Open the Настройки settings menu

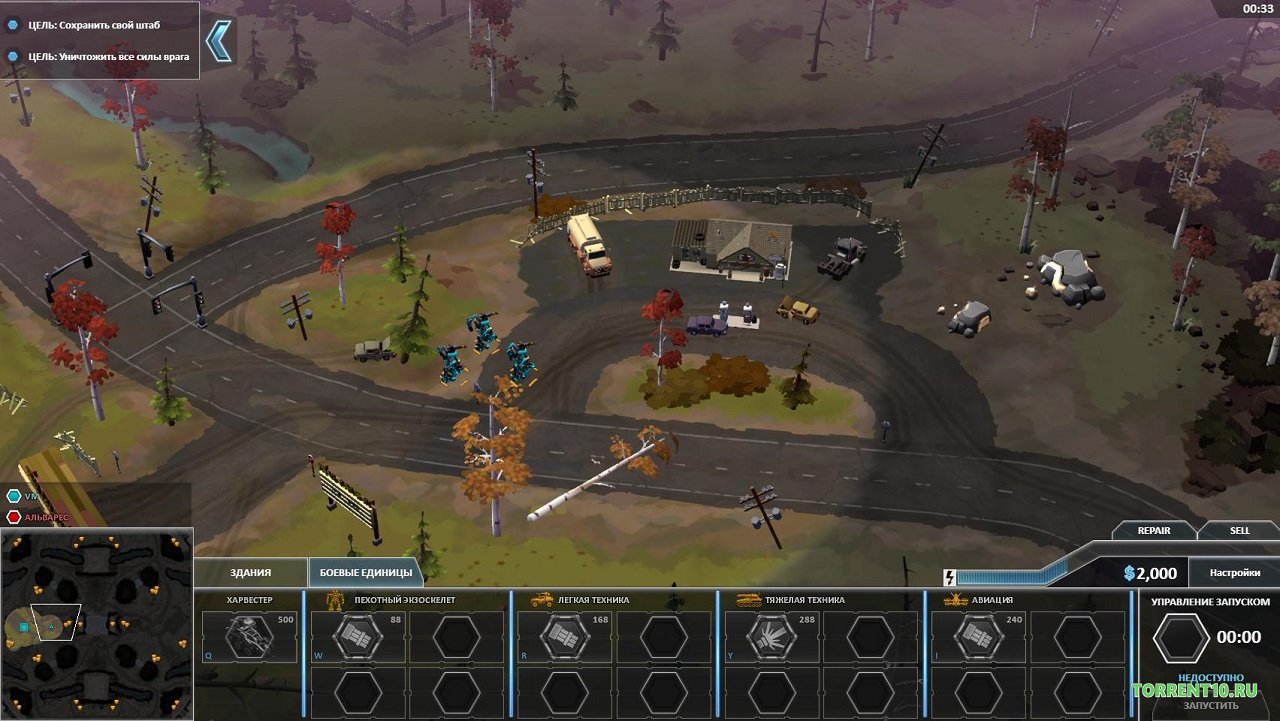coord(1235,573)
